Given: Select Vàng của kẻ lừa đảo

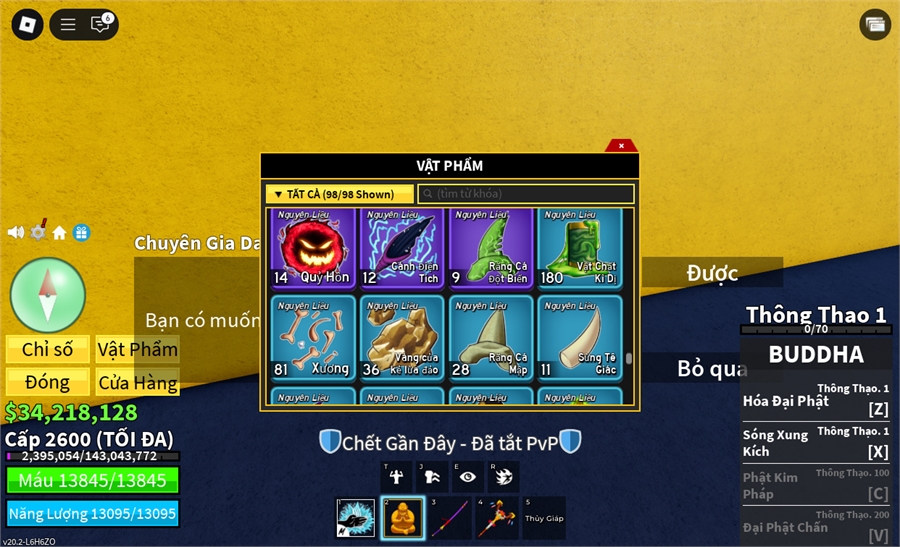Looking at the screenshot, I should (x=401, y=338).
